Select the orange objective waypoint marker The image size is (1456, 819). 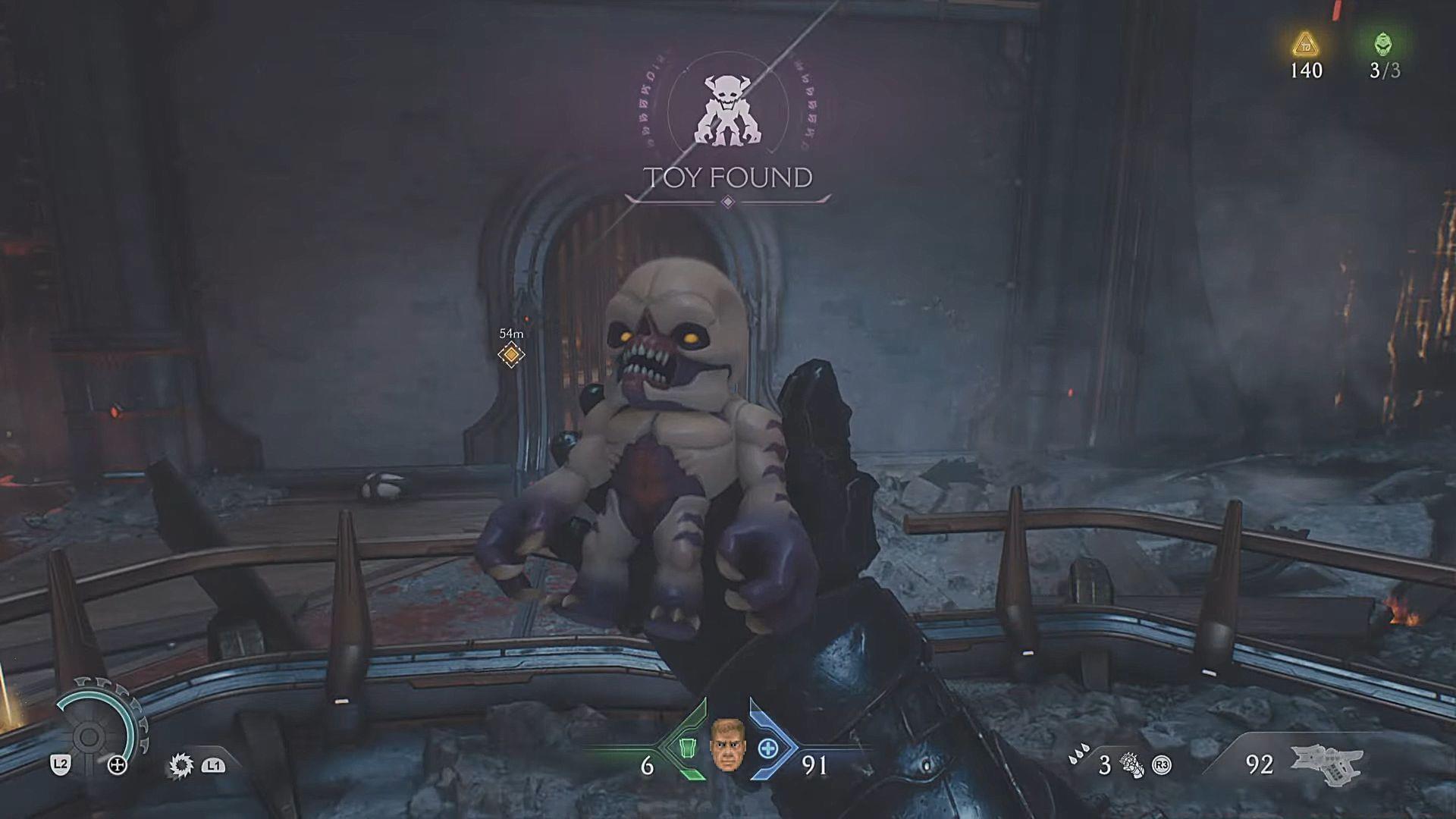[511, 354]
